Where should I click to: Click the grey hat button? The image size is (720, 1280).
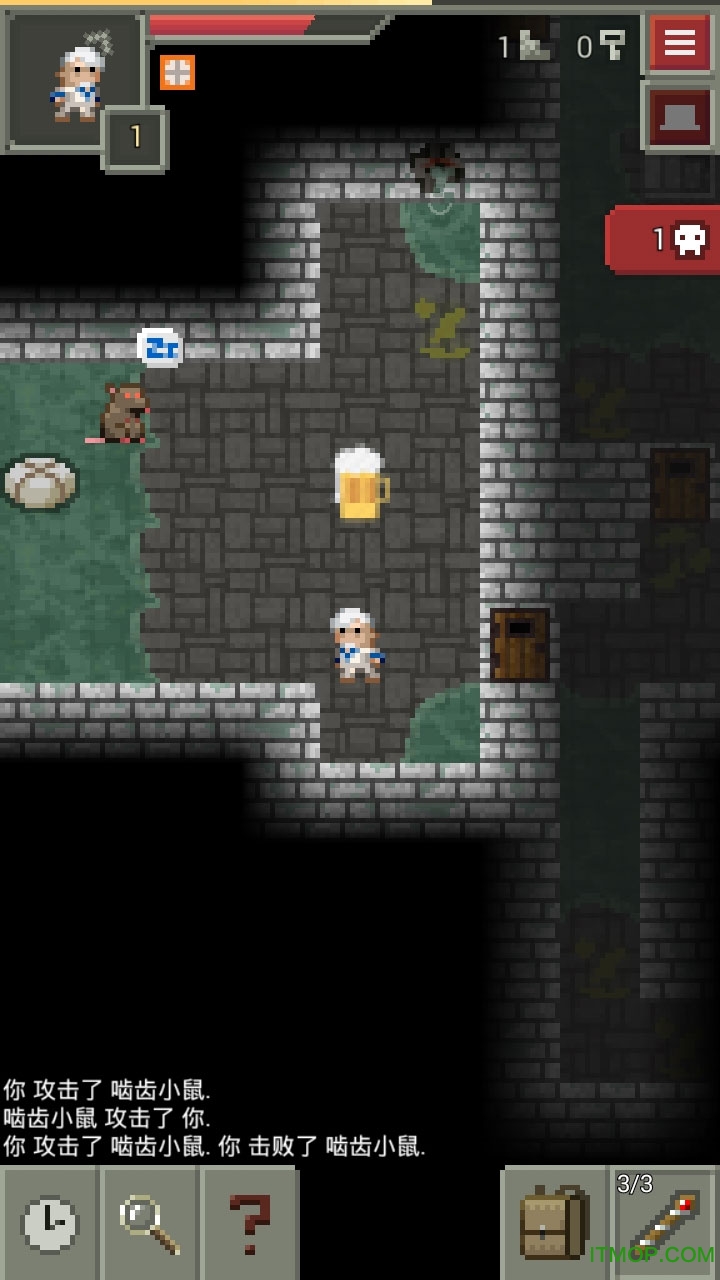(x=680, y=118)
